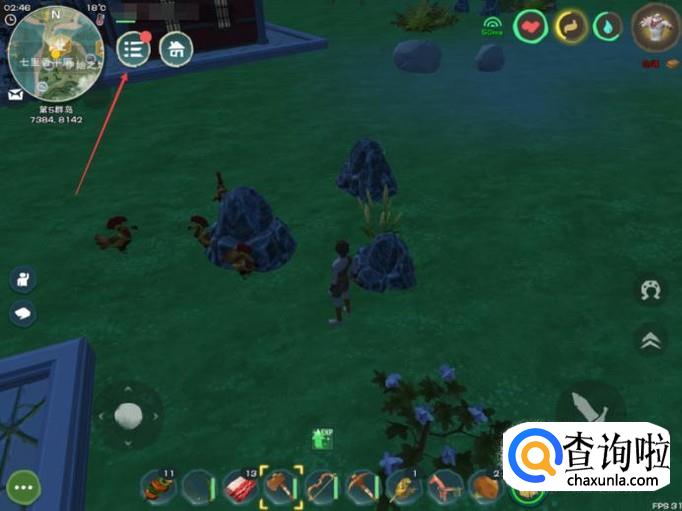682x511 pixels.
Task: Open the mail envelope icon
Action: [x=17, y=95]
